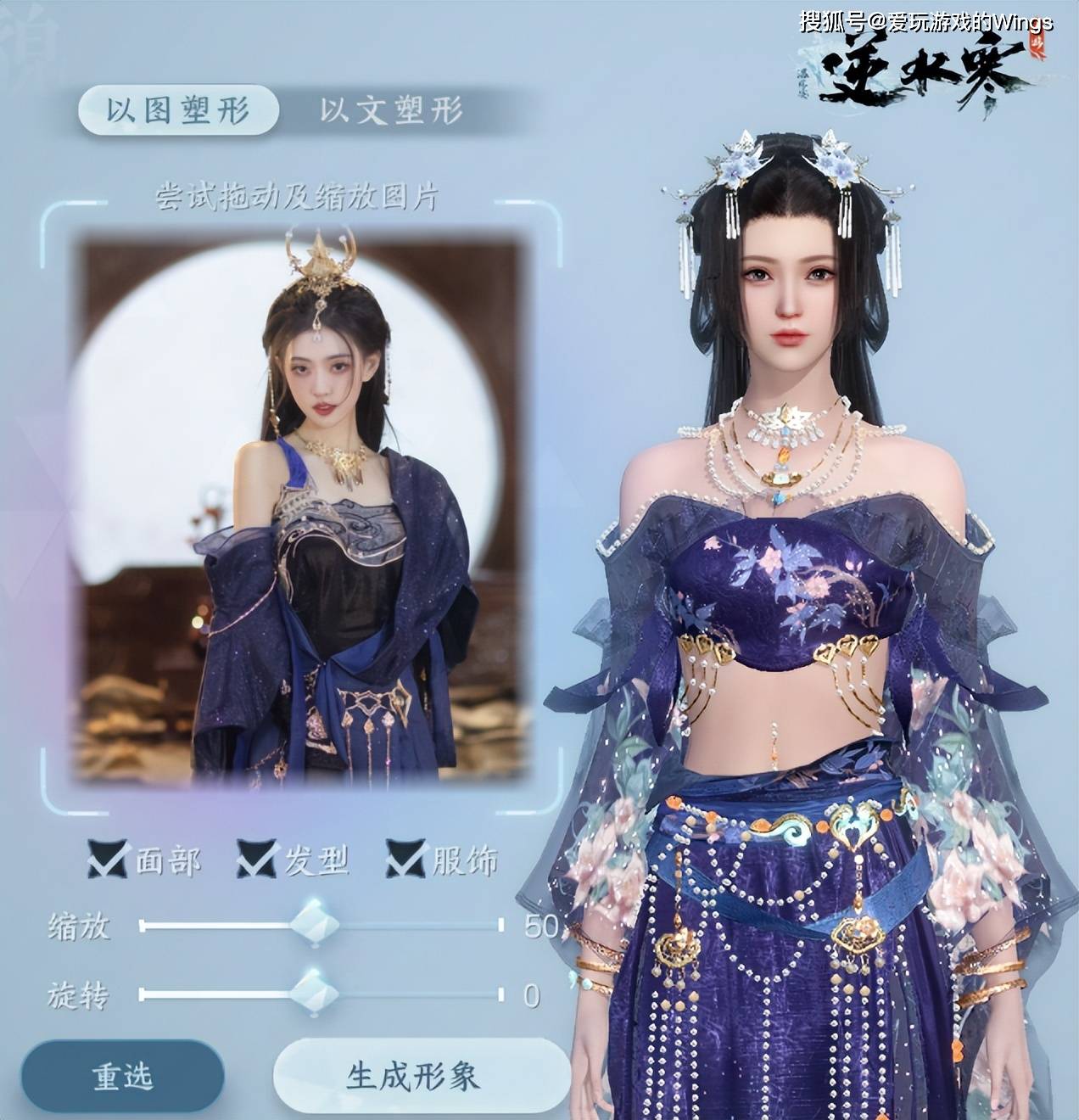
Task: Switch to the 以文塑形 tab
Action: 391,110
